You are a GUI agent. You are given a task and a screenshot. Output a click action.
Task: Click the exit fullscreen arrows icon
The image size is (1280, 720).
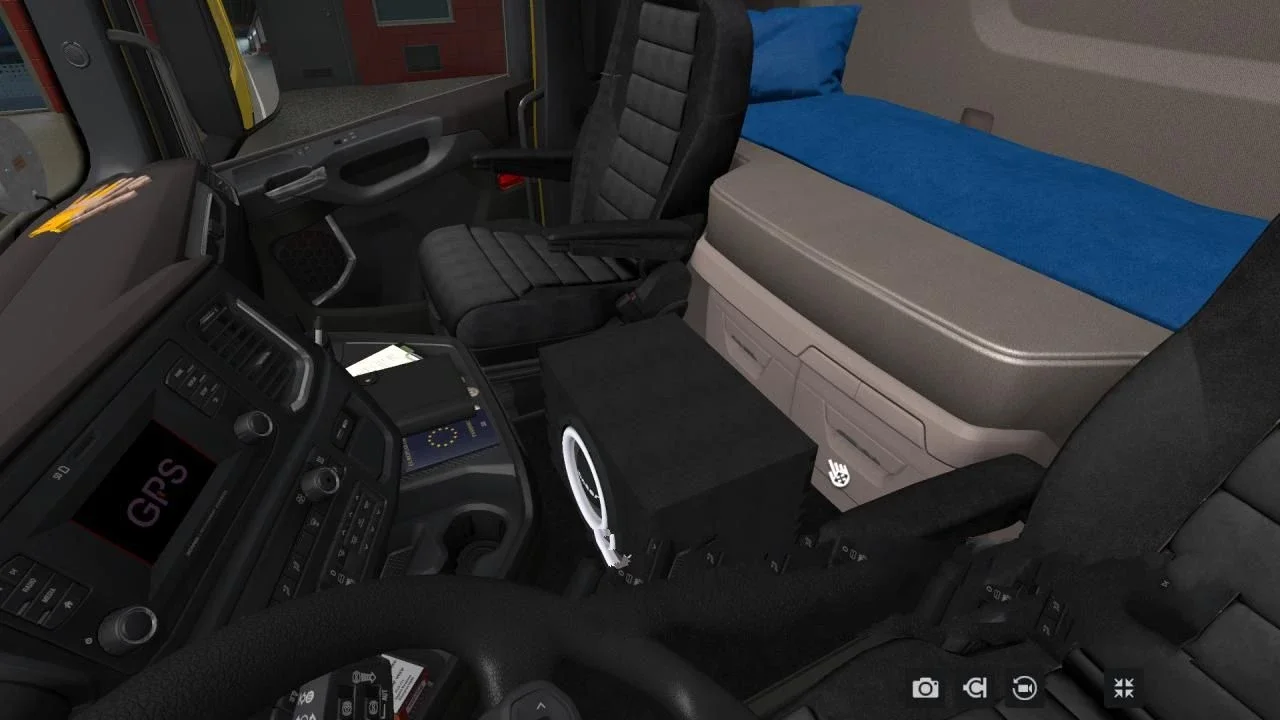click(1123, 688)
